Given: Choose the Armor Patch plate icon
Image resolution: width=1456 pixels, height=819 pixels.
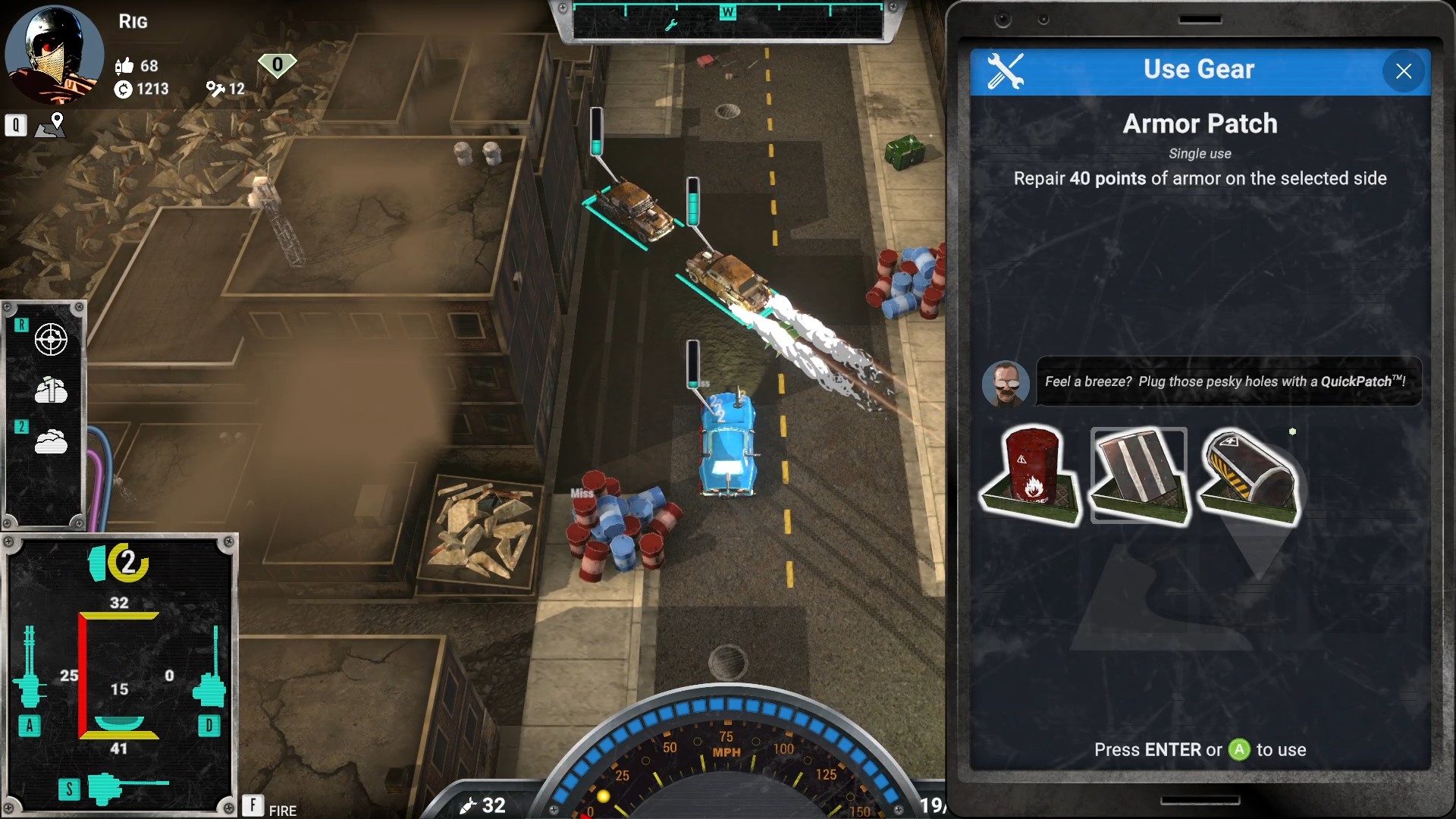Looking at the screenshot, I should [1139, 474].
